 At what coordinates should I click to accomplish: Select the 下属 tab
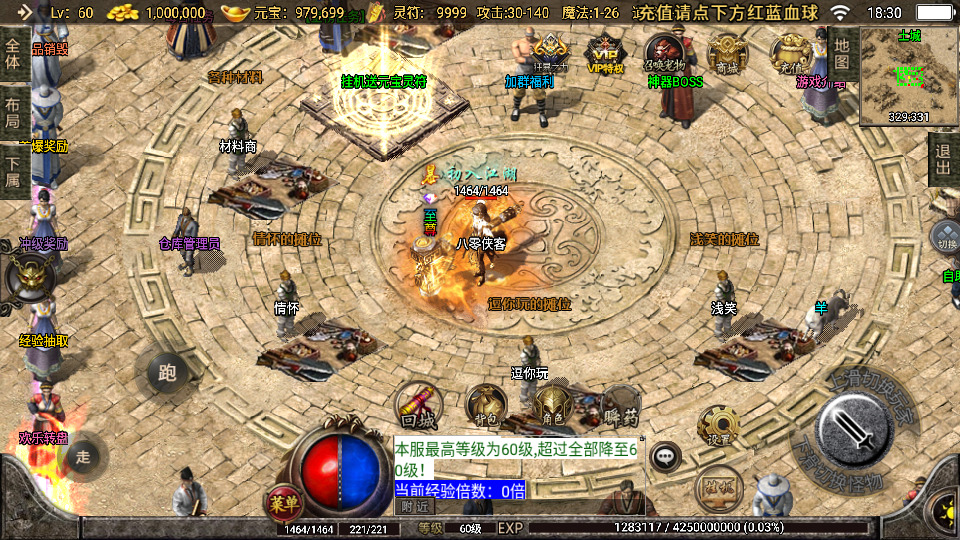tap(12, 171)
